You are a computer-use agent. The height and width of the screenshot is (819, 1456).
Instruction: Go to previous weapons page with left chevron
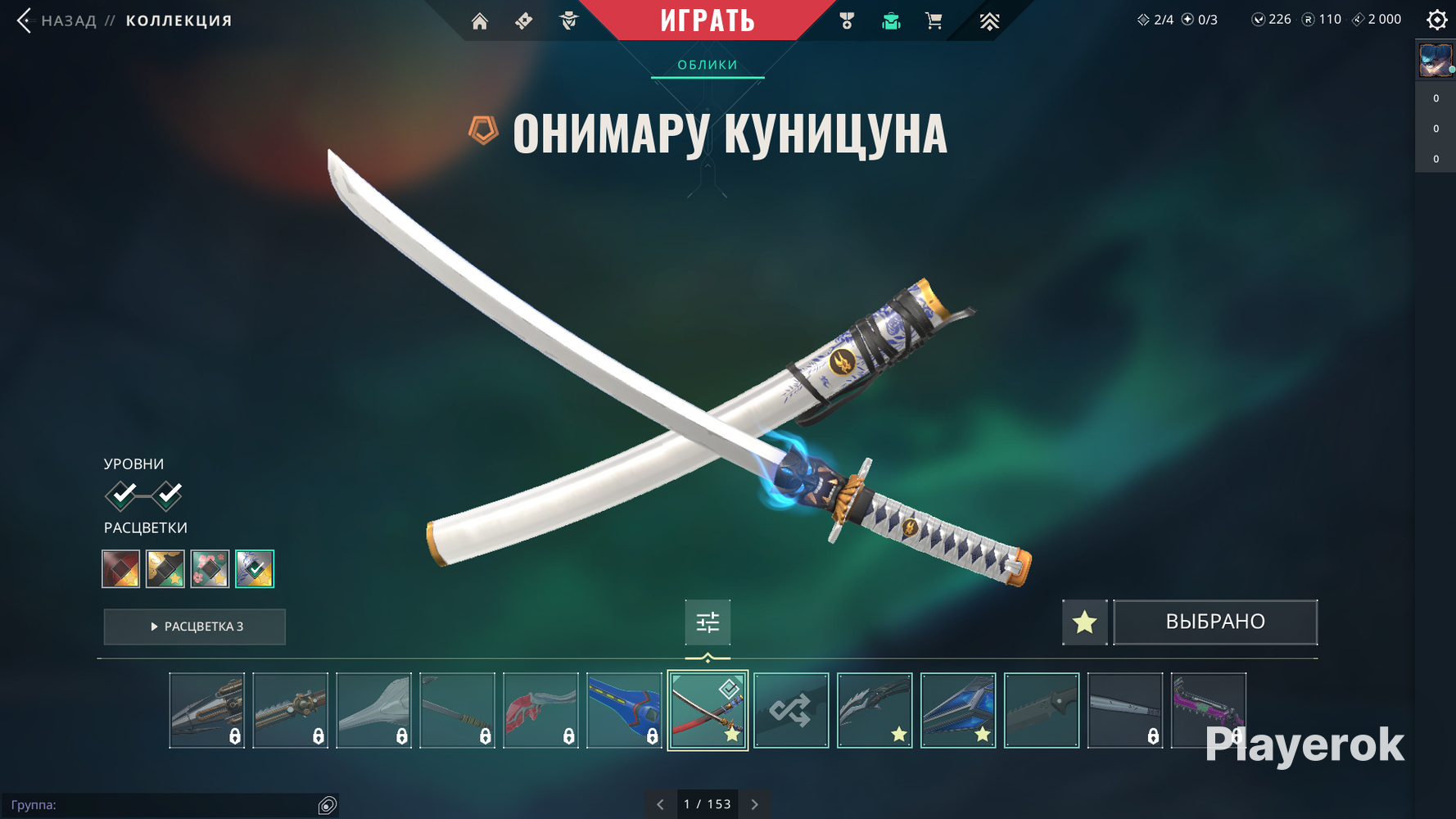click(660, 804)
